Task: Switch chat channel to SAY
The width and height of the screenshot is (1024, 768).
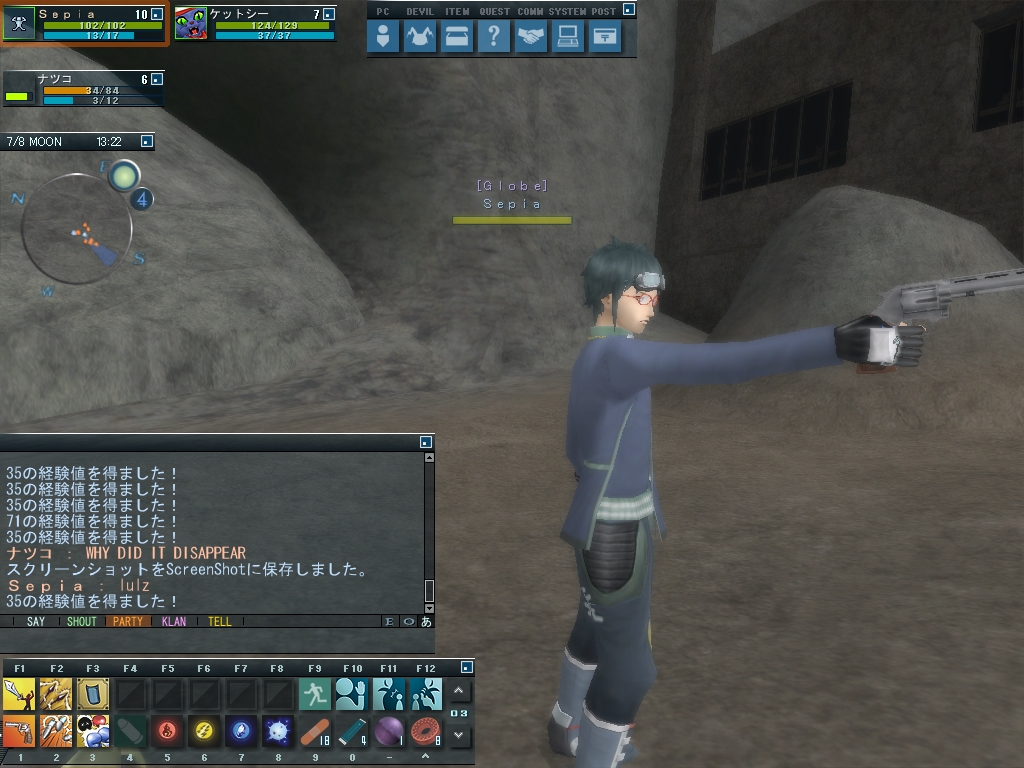Action: click(x=36, y=621)
